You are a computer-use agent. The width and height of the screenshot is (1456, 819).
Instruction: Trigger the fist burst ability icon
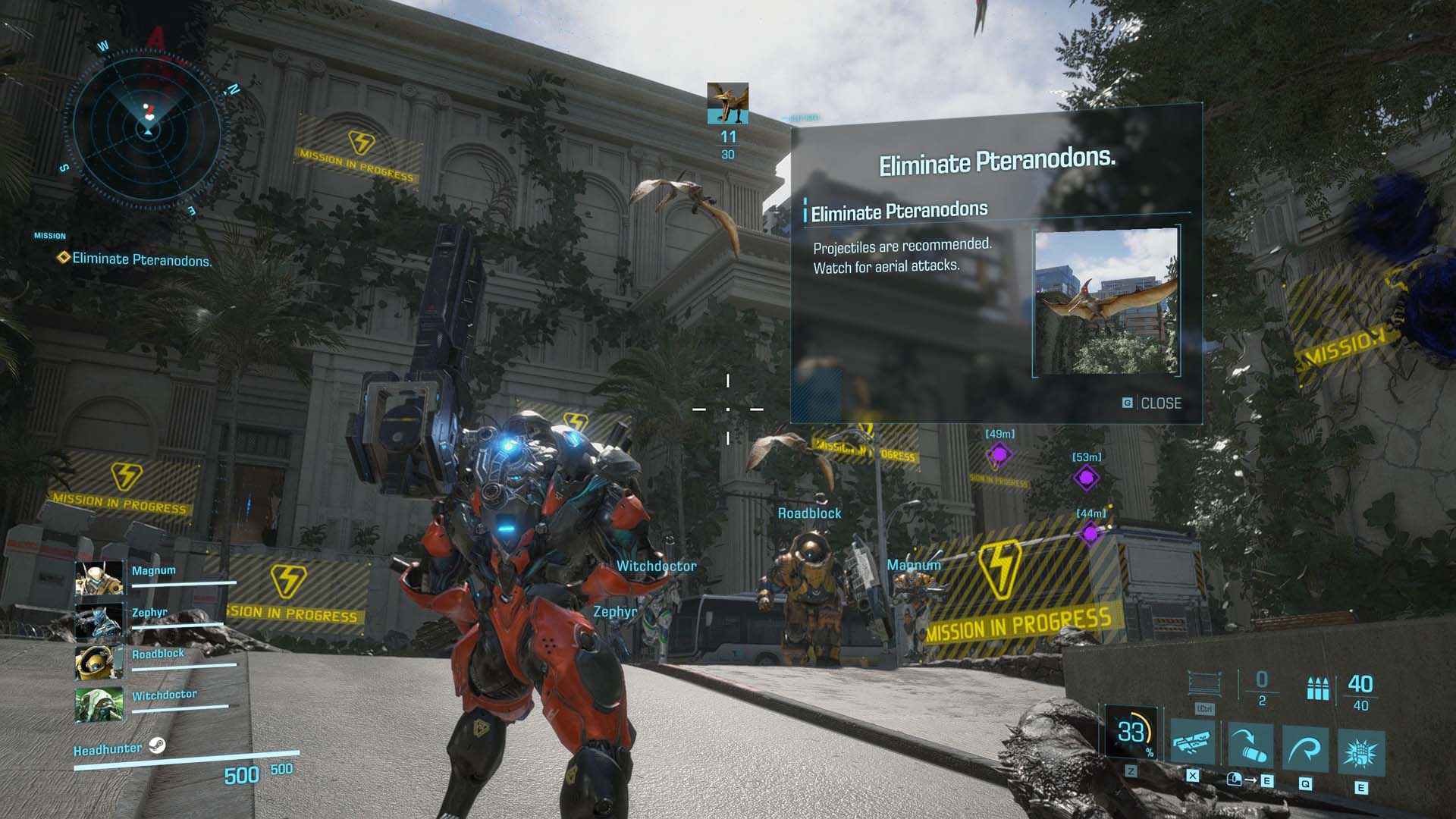click(1362, 752)
